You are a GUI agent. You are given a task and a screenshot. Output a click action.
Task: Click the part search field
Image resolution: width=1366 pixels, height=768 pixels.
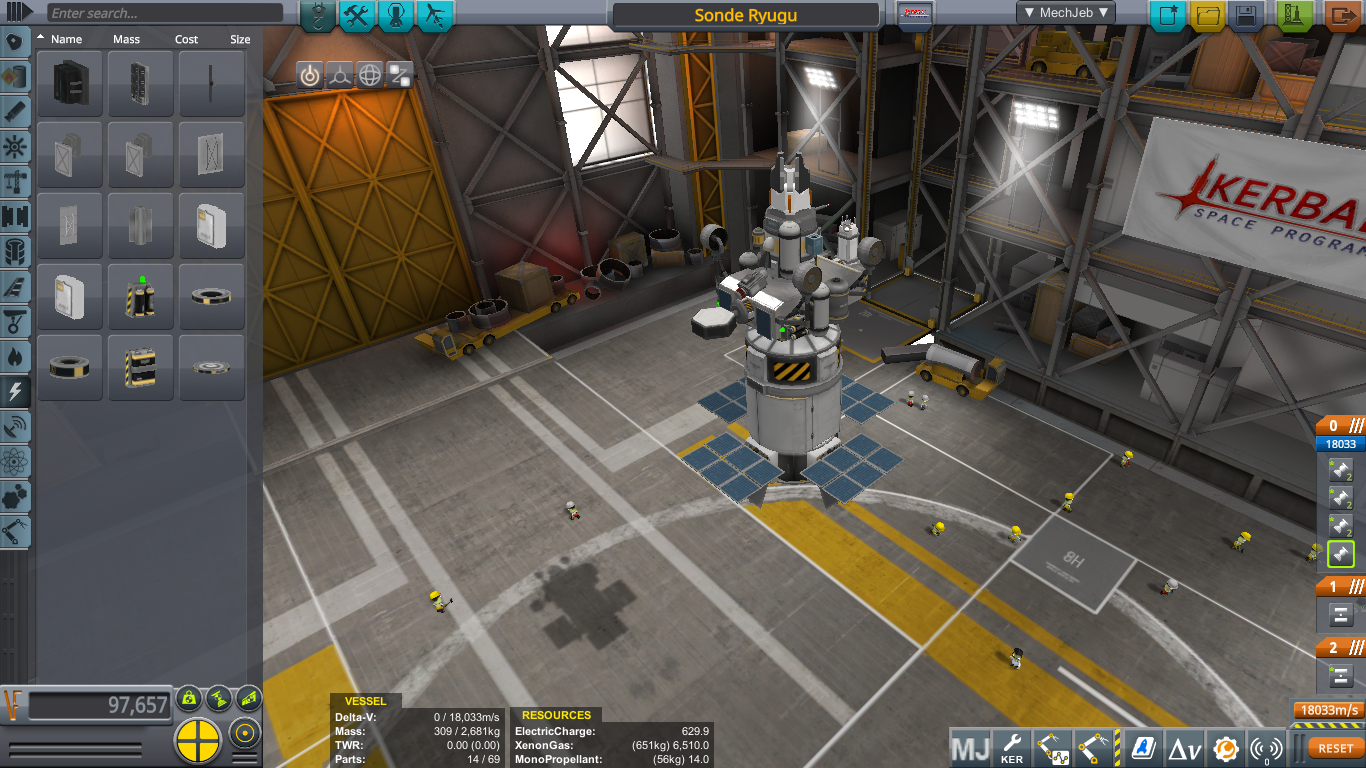164,14
